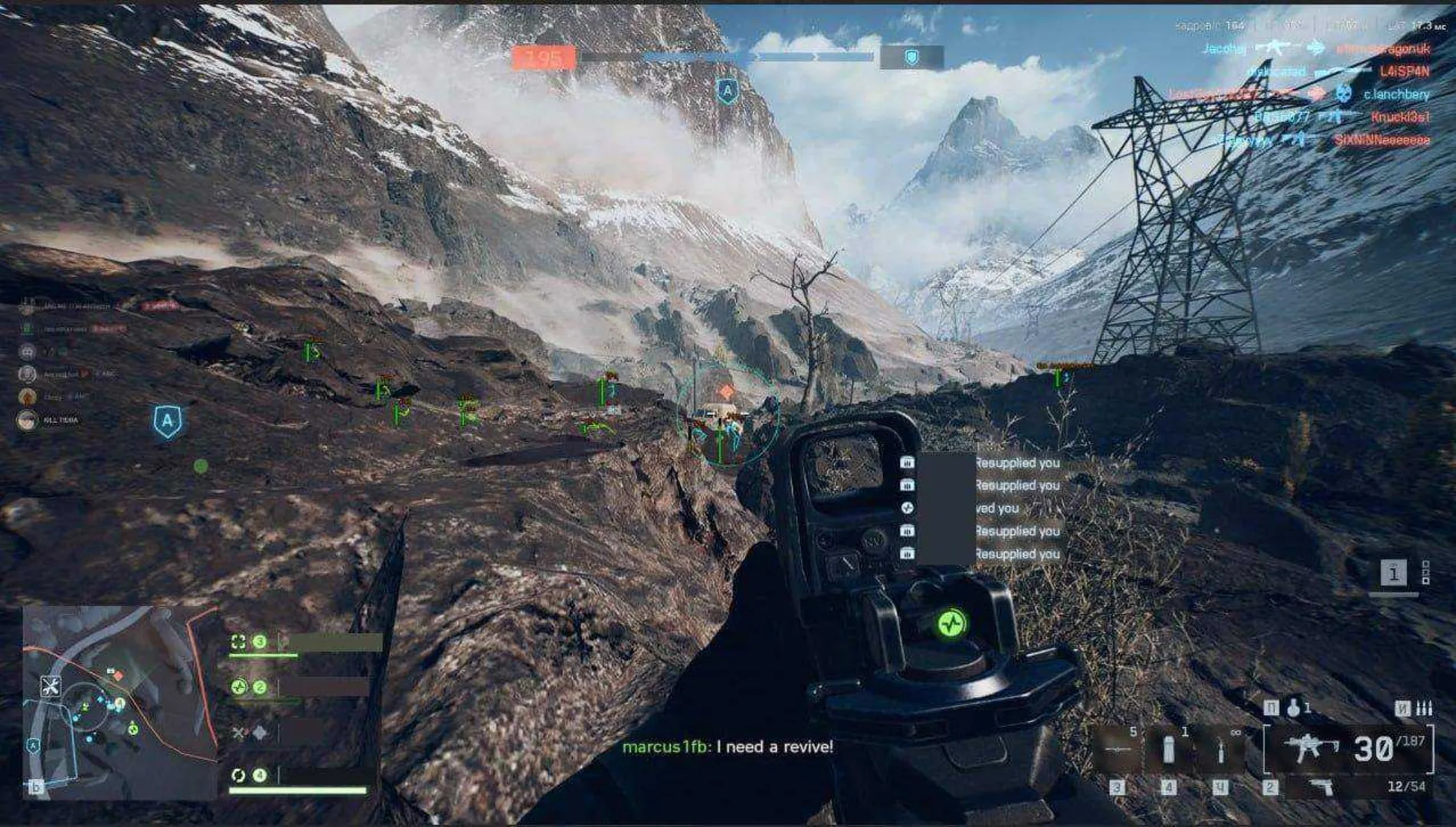Click the objective A shield on the hillside

pyautogui.click(x=167, y=421)
